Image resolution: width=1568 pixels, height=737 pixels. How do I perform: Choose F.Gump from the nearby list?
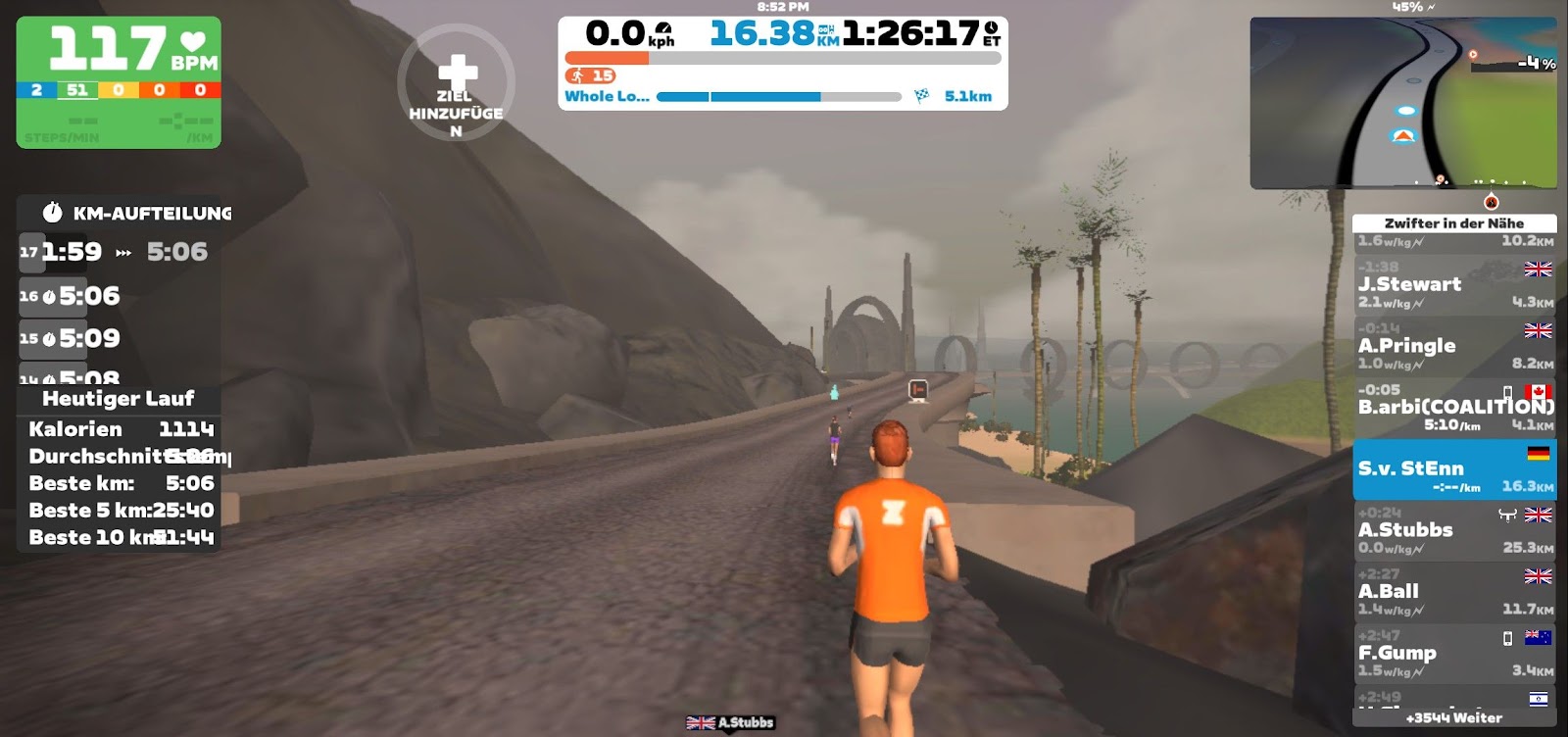click(x=1453, y=654)
